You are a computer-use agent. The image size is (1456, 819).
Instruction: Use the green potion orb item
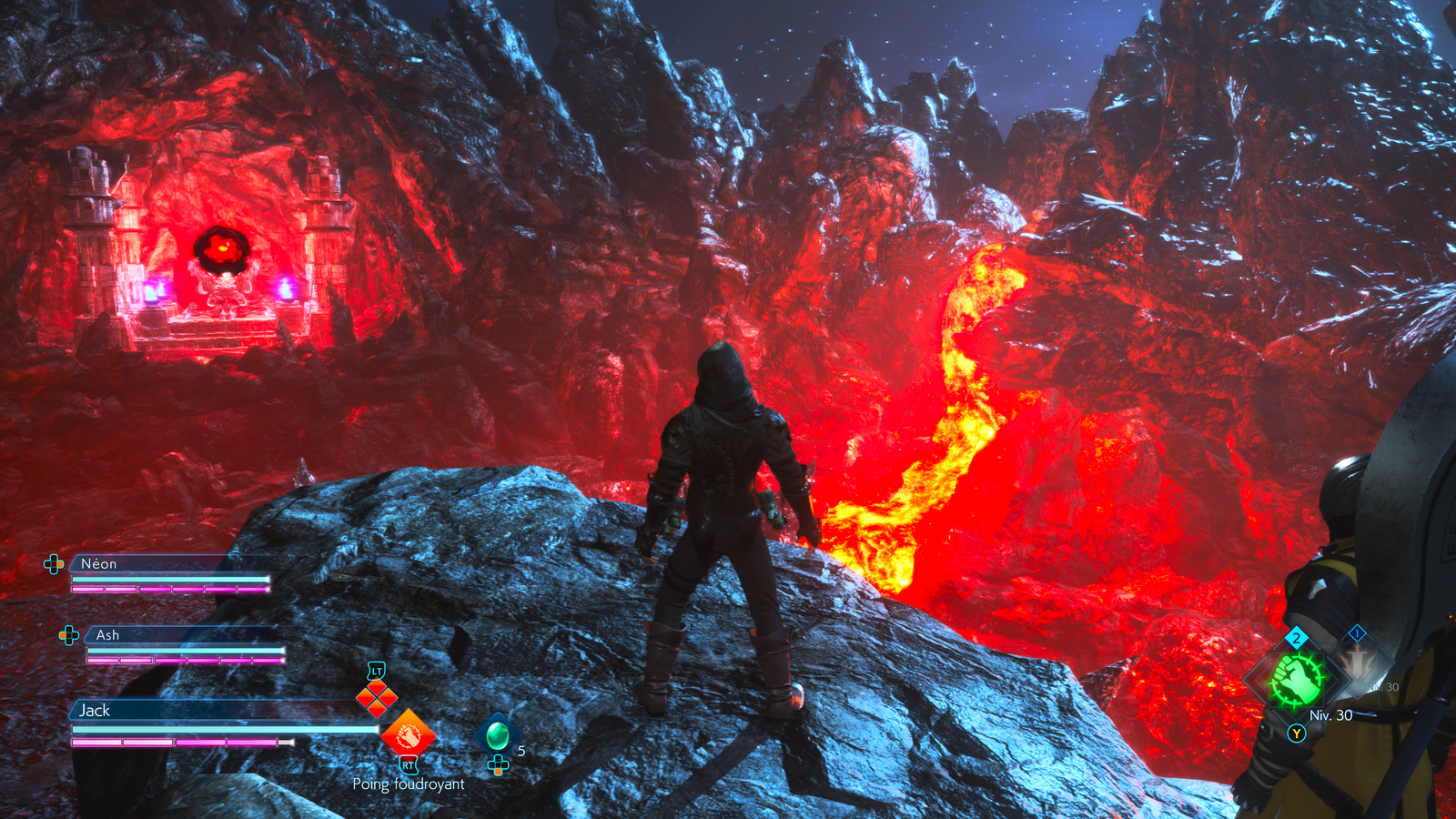pos(497,734)
